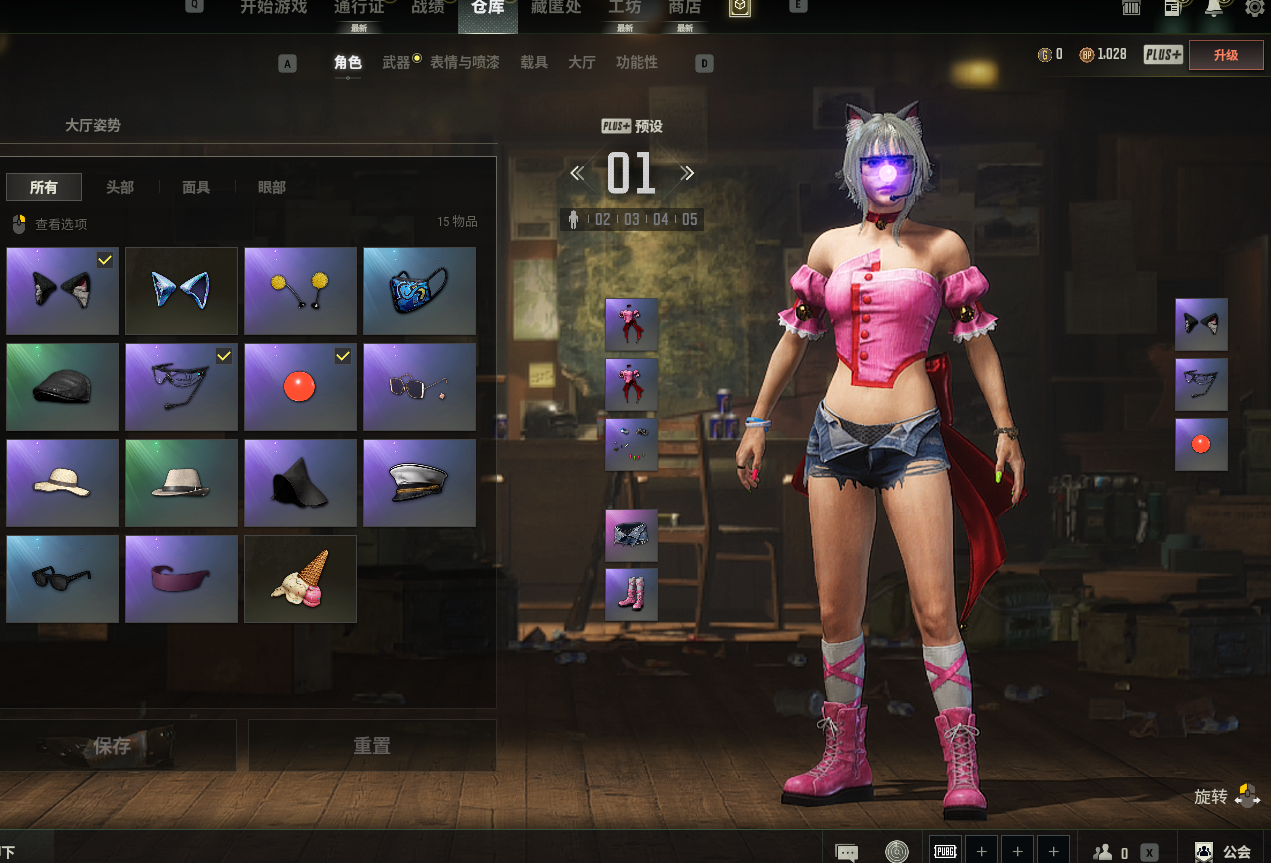
Task: Show the 眼部 item filter
Action: click(272, 187)
